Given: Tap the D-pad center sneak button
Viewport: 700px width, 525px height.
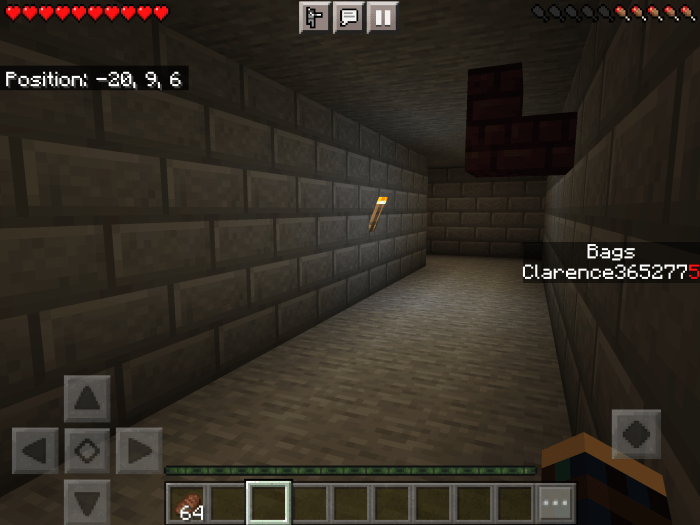Looking at the screenshot, I should click(x=87, y=450).
